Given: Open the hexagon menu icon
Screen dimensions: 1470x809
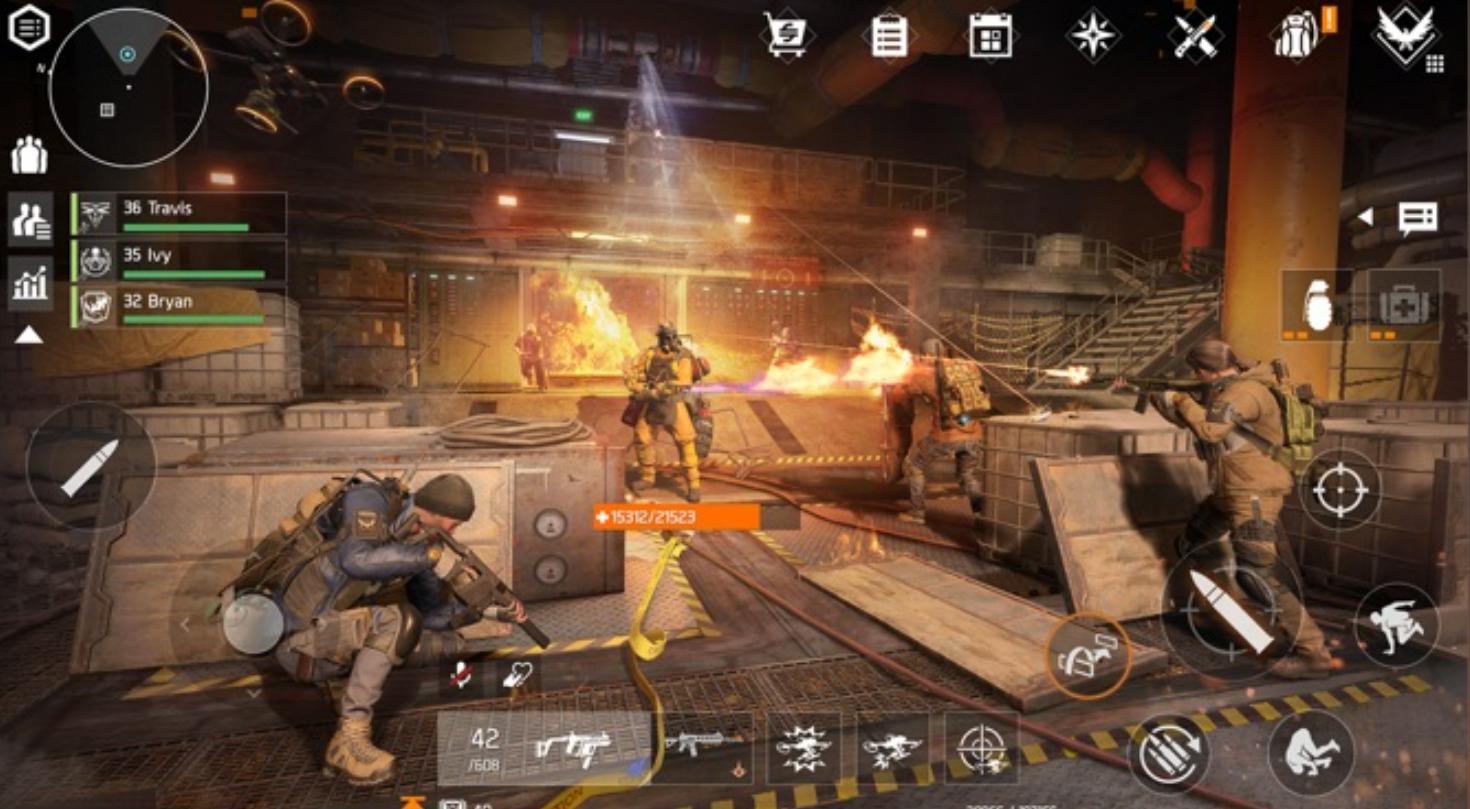Looking at the screenshot, I should pyautogui.click(x=30, y=28).
